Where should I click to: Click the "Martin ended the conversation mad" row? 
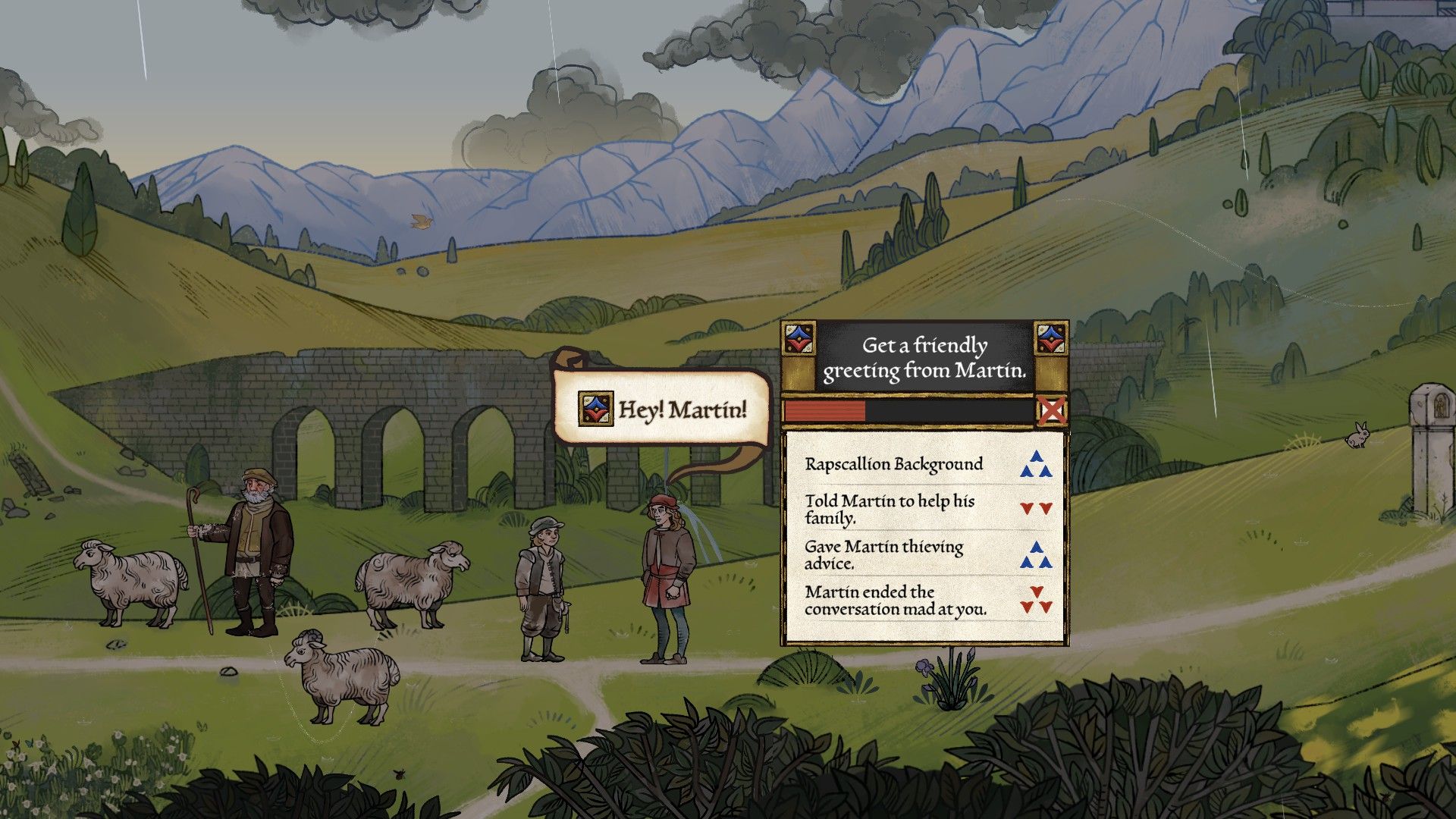coord(925,600)
